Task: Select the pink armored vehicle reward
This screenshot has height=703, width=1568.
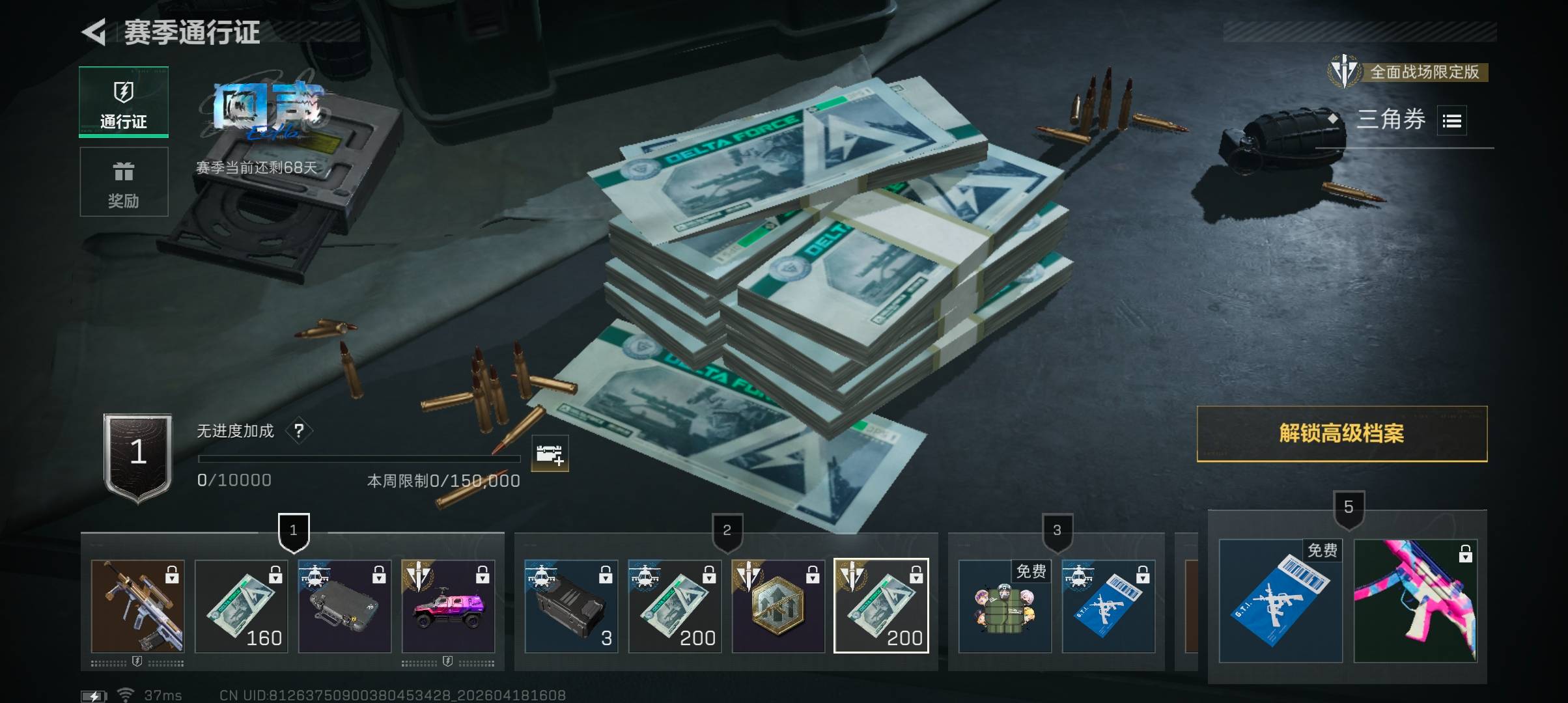Action: point(448,606)
